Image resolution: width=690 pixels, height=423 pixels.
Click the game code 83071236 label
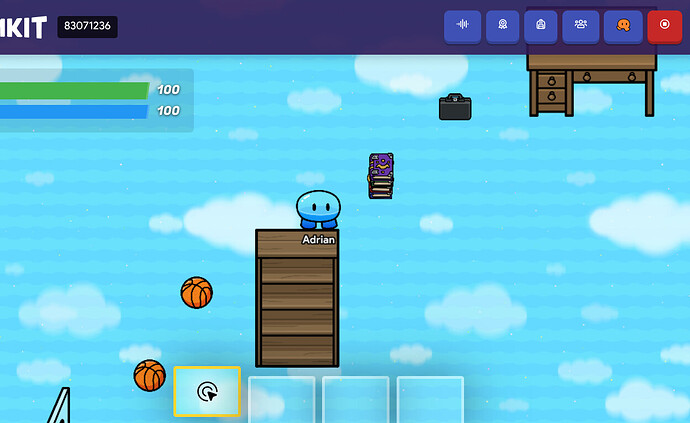[x=87, y=27]
